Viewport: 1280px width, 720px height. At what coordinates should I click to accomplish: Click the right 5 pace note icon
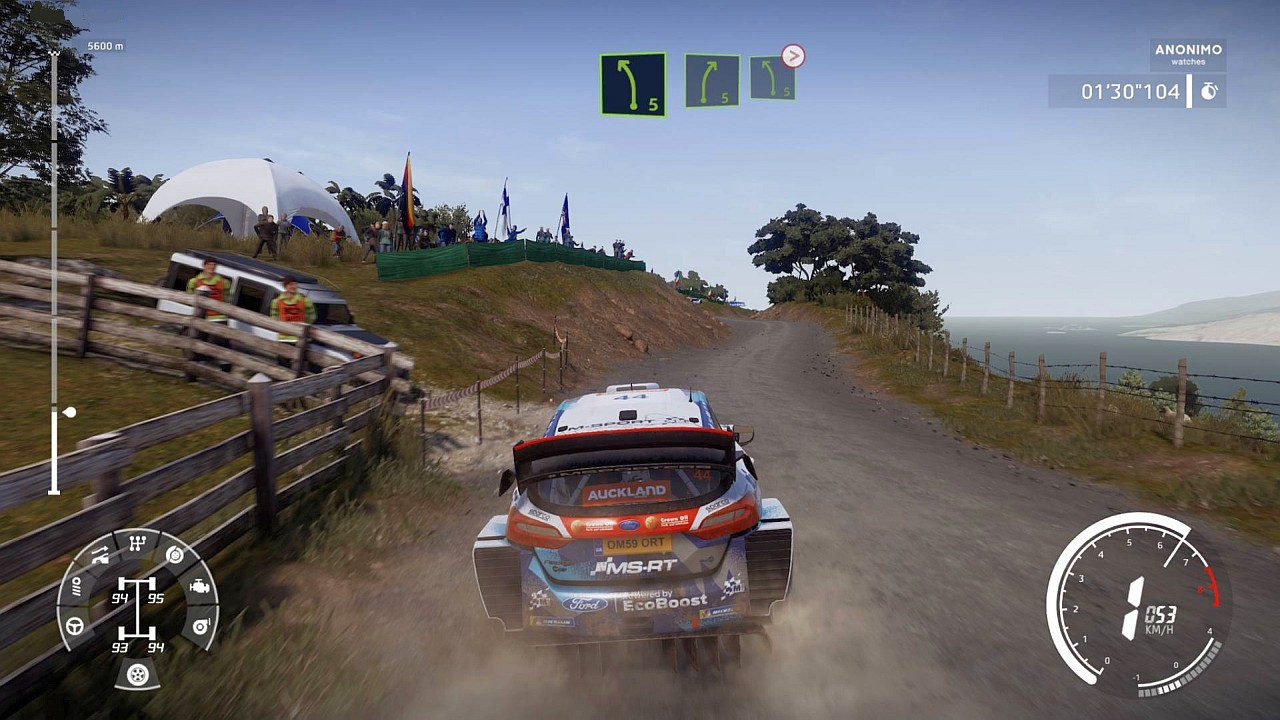tap(712, 80)
